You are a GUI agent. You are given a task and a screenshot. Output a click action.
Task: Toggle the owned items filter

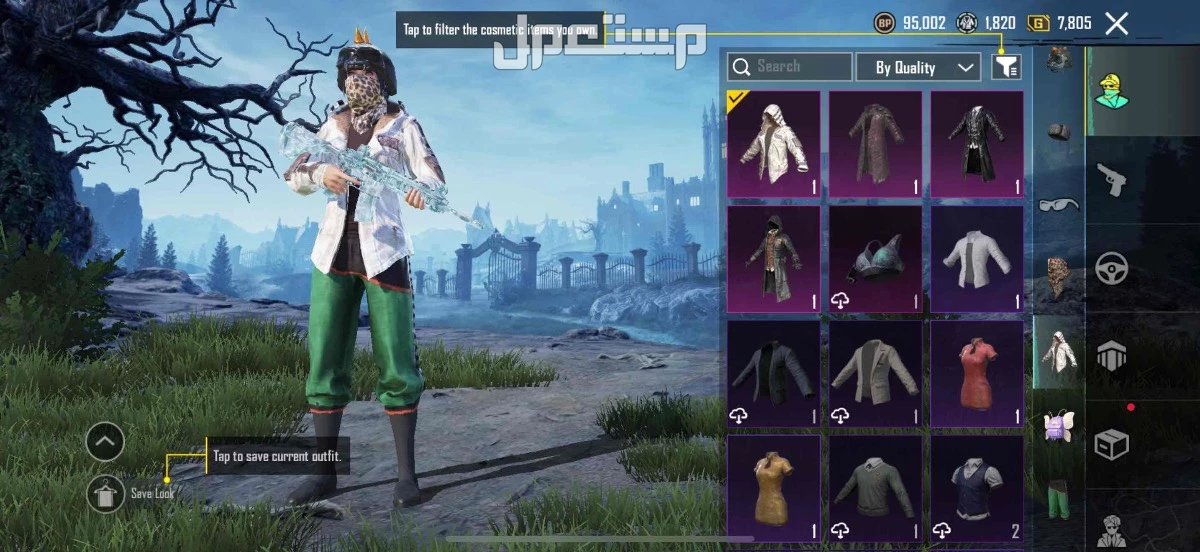pyautogui.click(x=1006, y=67)
